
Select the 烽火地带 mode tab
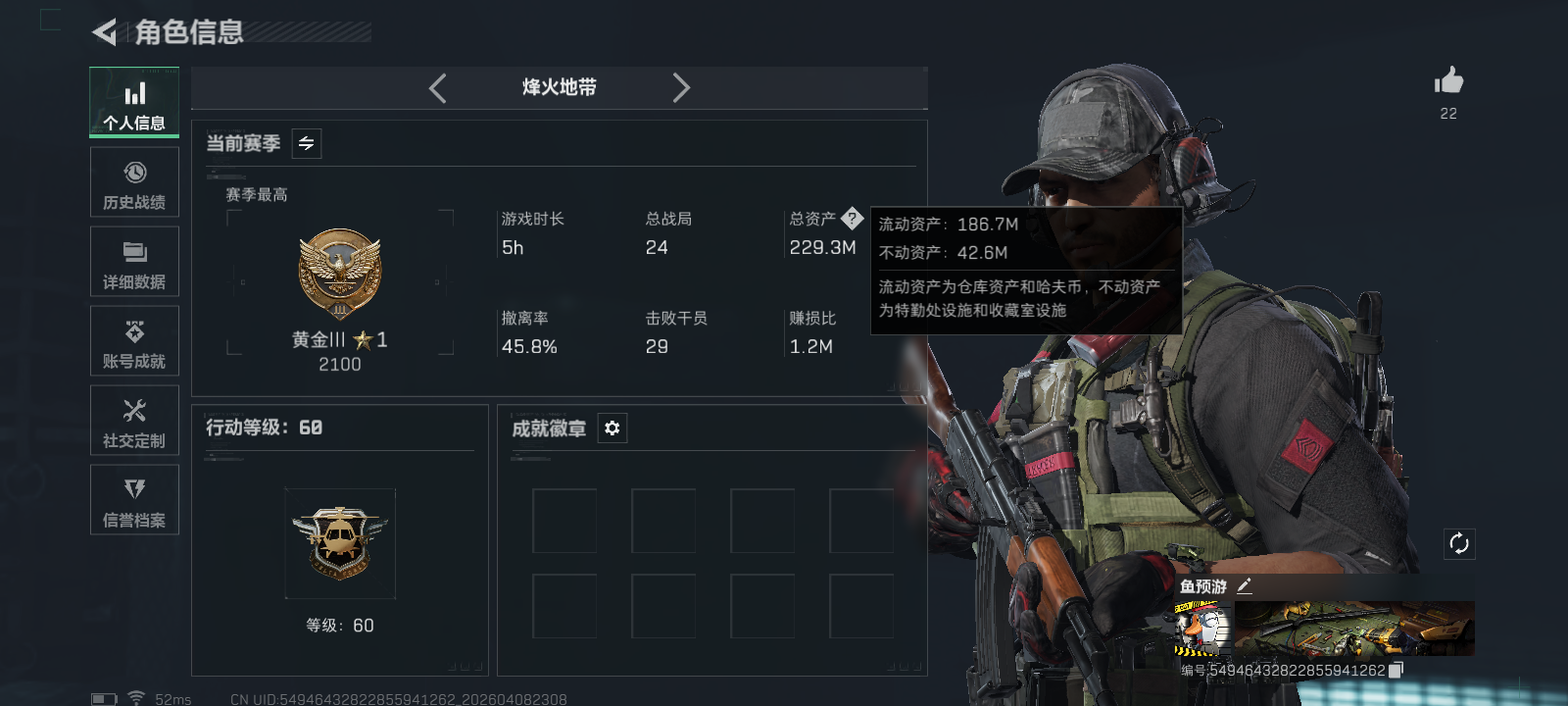tap(559, 87)
